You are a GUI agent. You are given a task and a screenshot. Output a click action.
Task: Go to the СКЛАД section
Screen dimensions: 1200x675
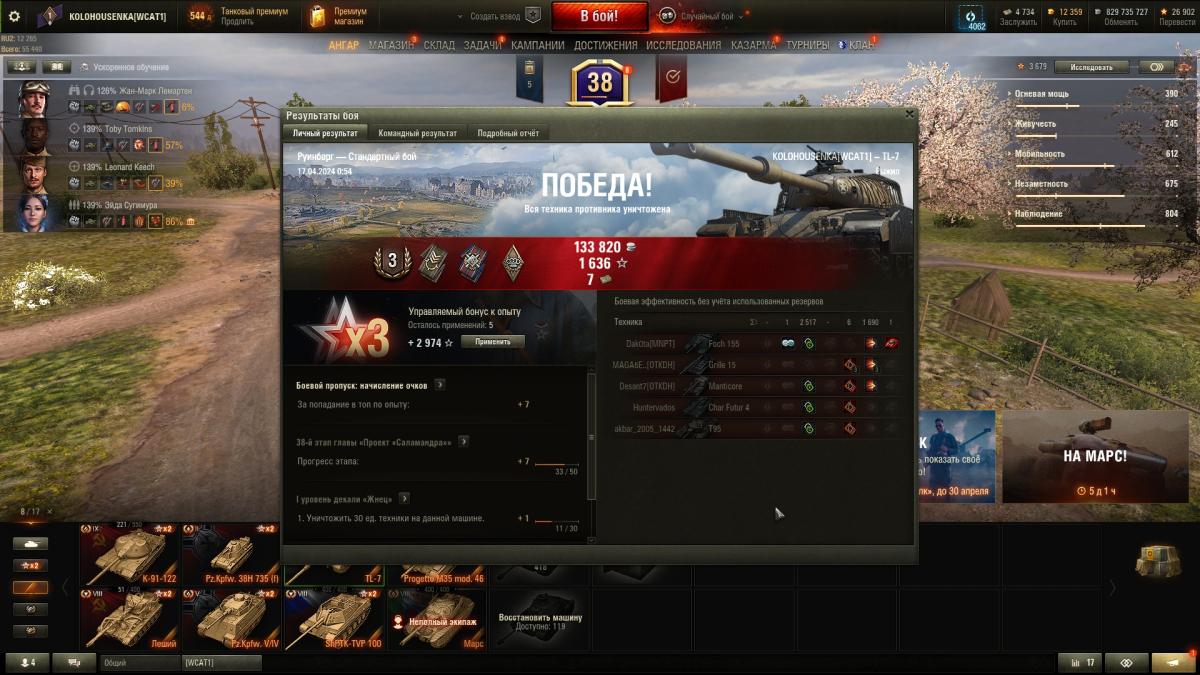coord(439,45)
